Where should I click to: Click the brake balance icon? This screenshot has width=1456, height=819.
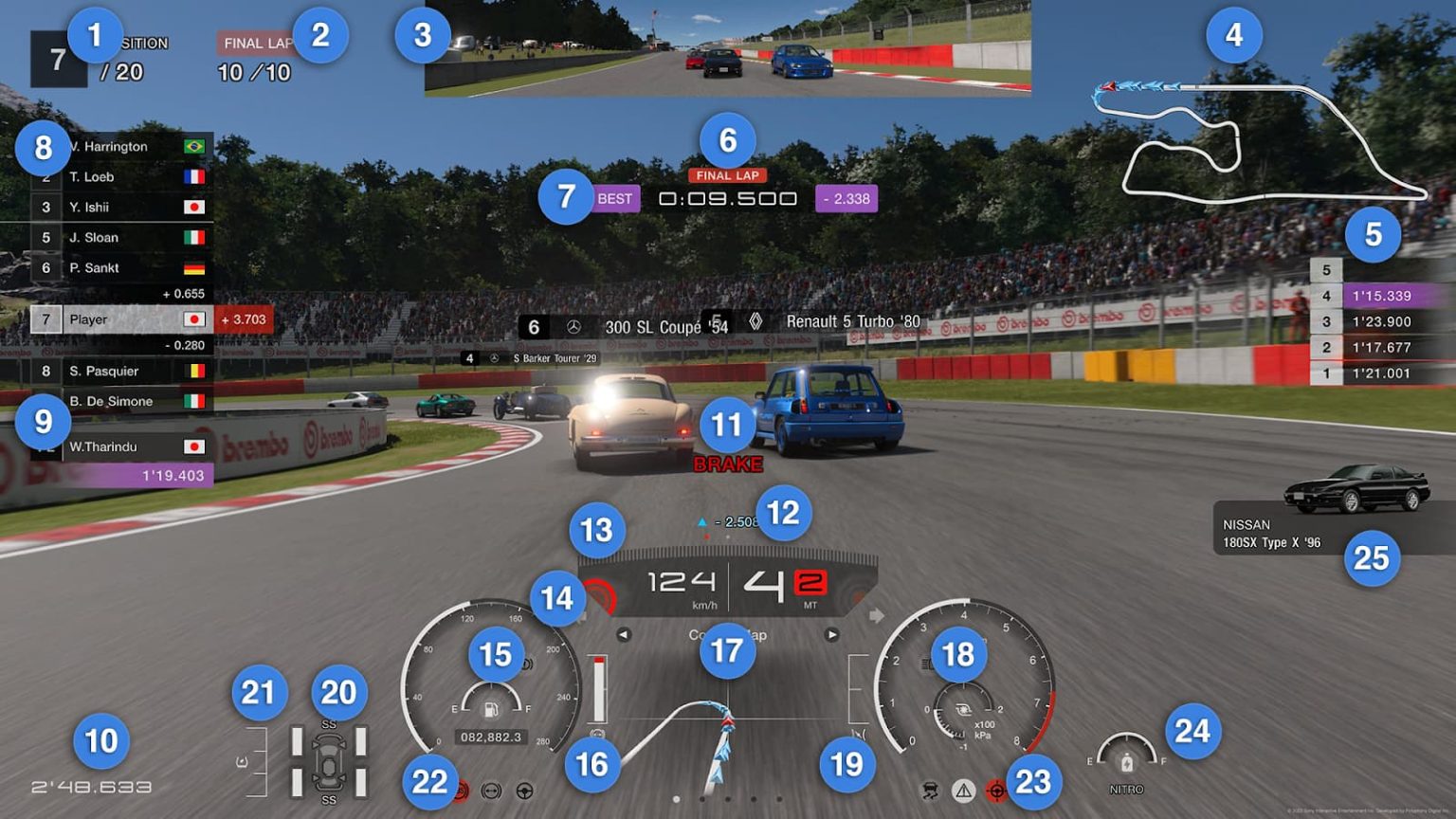coord(491,792)
